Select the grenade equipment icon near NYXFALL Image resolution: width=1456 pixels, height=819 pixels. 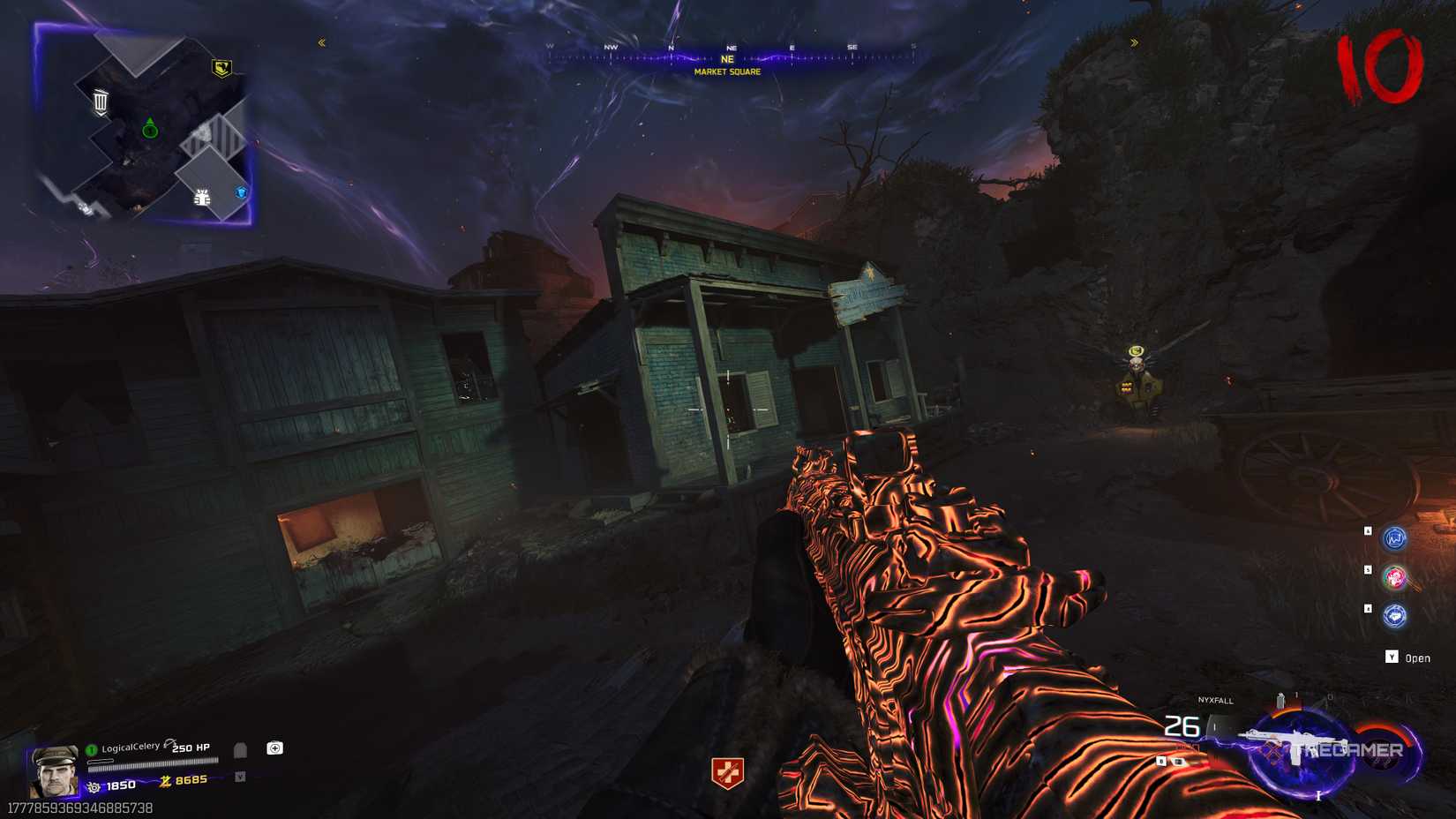coord(1280,702)
